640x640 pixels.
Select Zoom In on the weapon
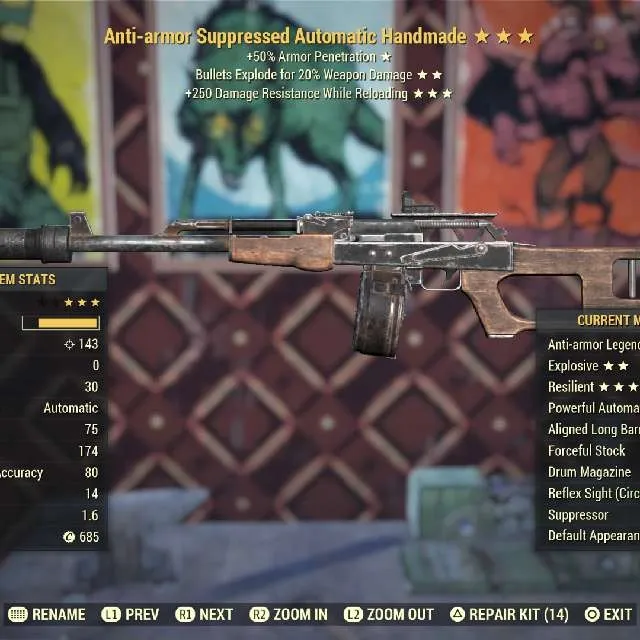(x=288, y=614)
